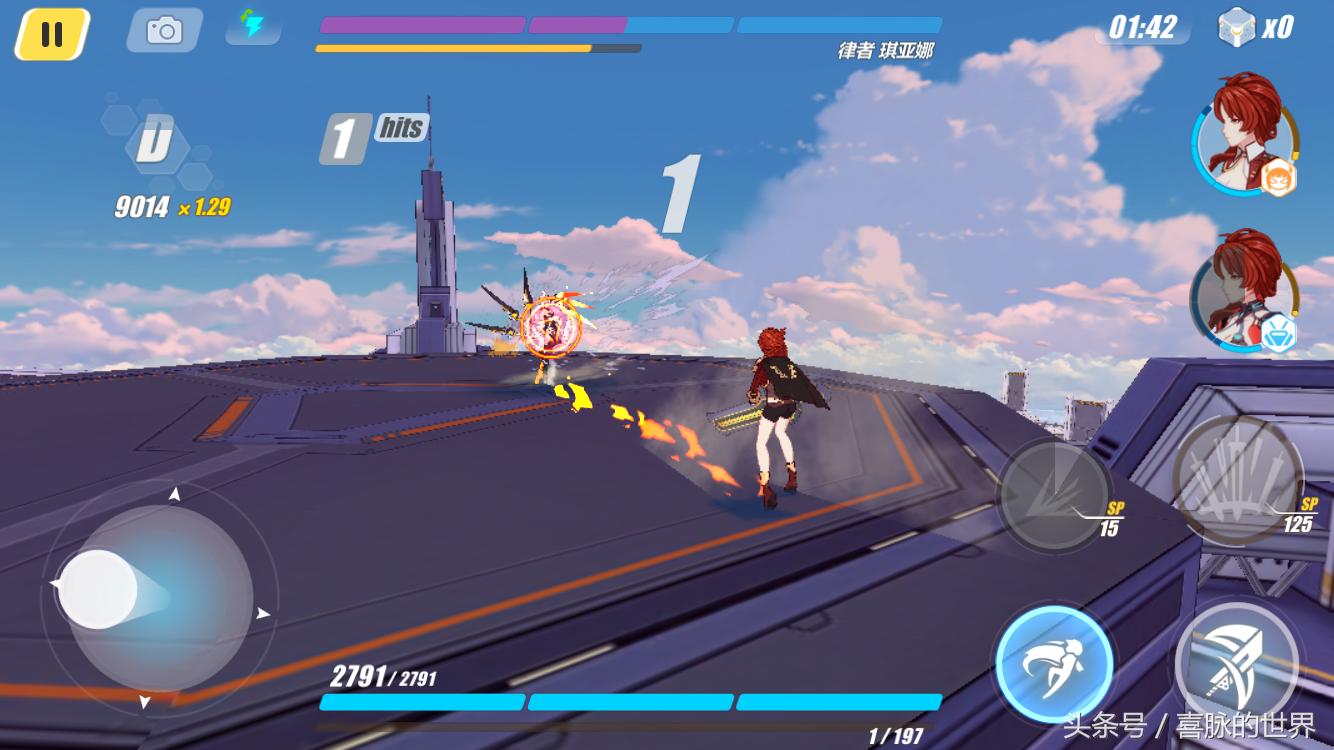Tap the blue evade dash button

click(x=1054, y=663)
